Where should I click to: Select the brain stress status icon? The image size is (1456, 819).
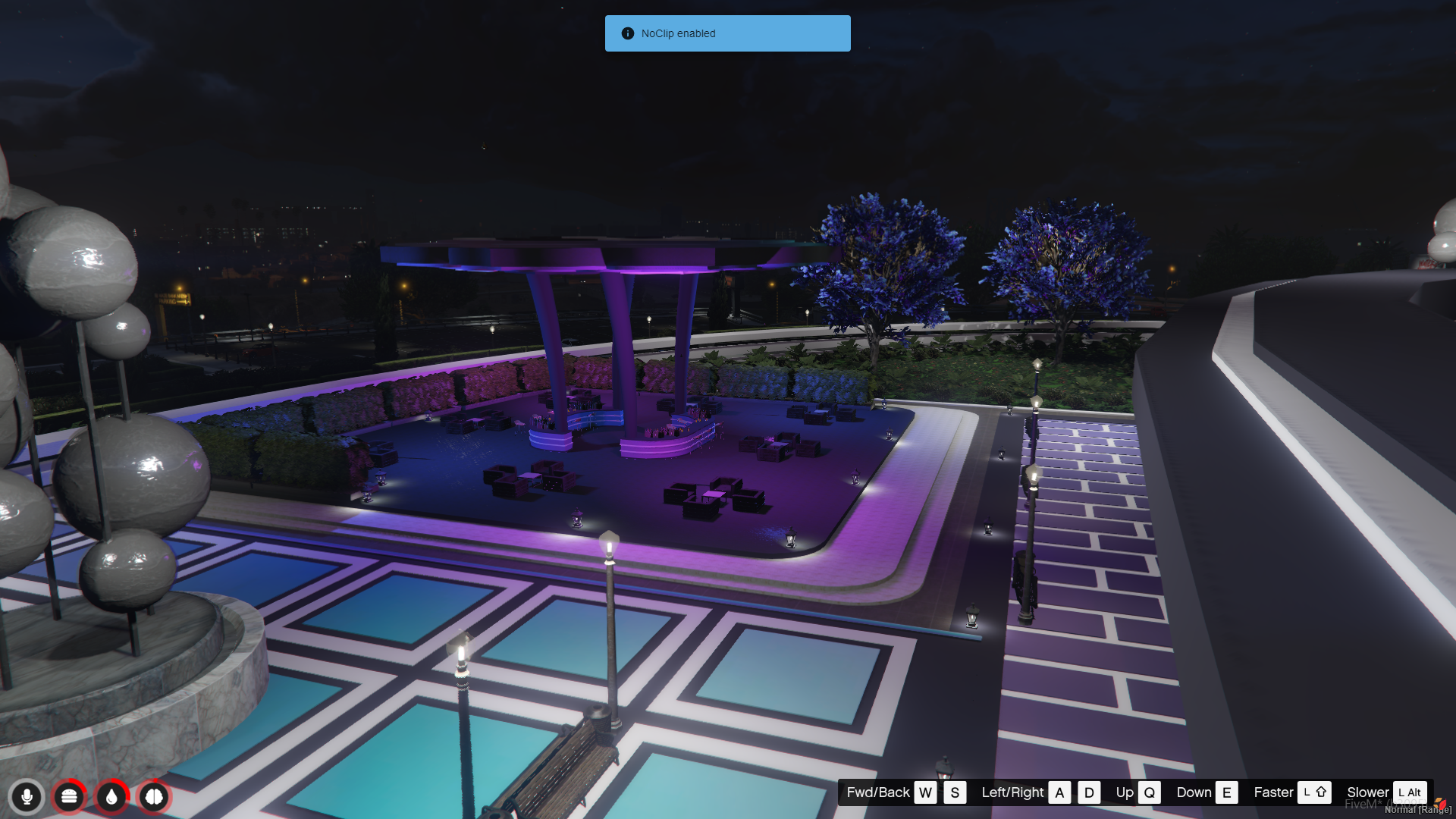click(154, 797)
